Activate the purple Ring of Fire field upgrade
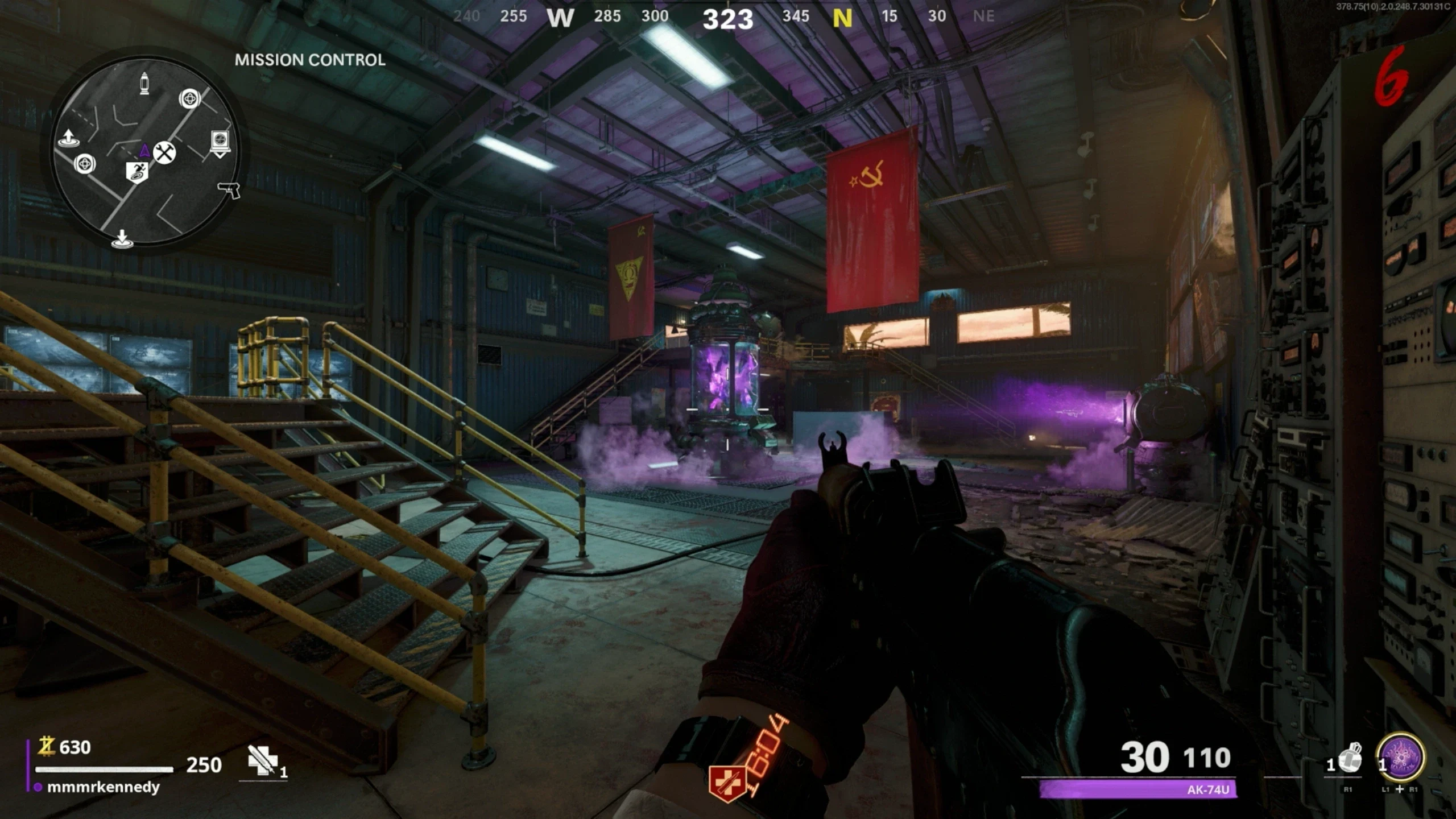 [1400, 758]
